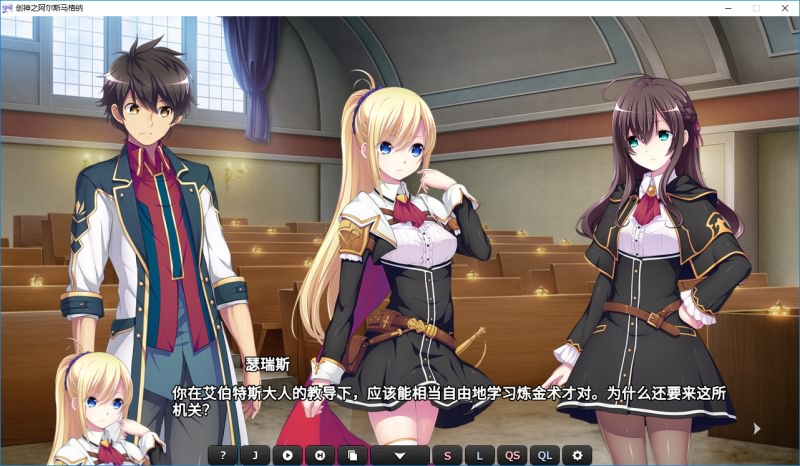Open the Save menu with S
800x466 pixels.
(x=447, y=455)
